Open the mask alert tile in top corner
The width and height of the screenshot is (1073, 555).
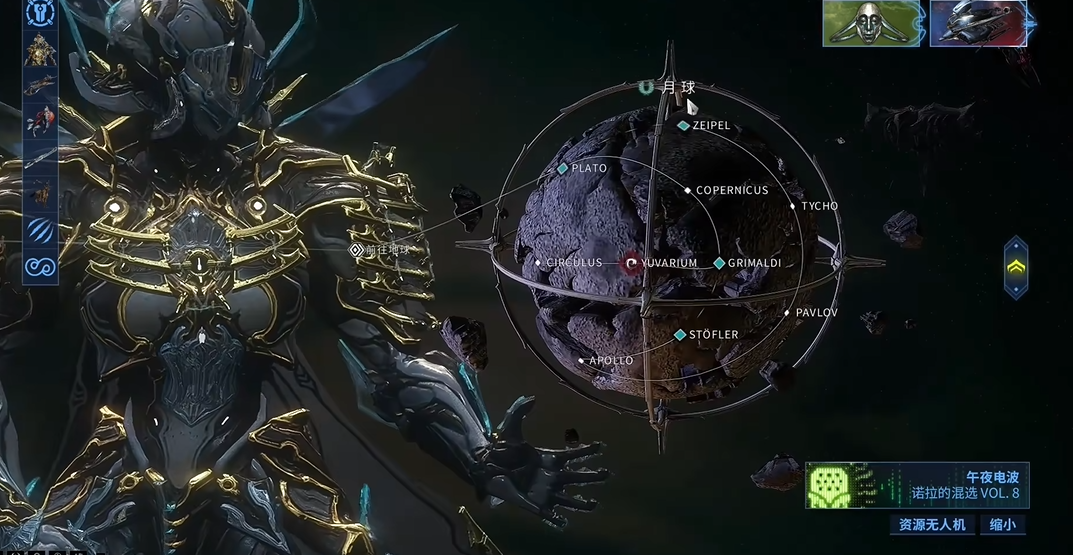(872, 23)
